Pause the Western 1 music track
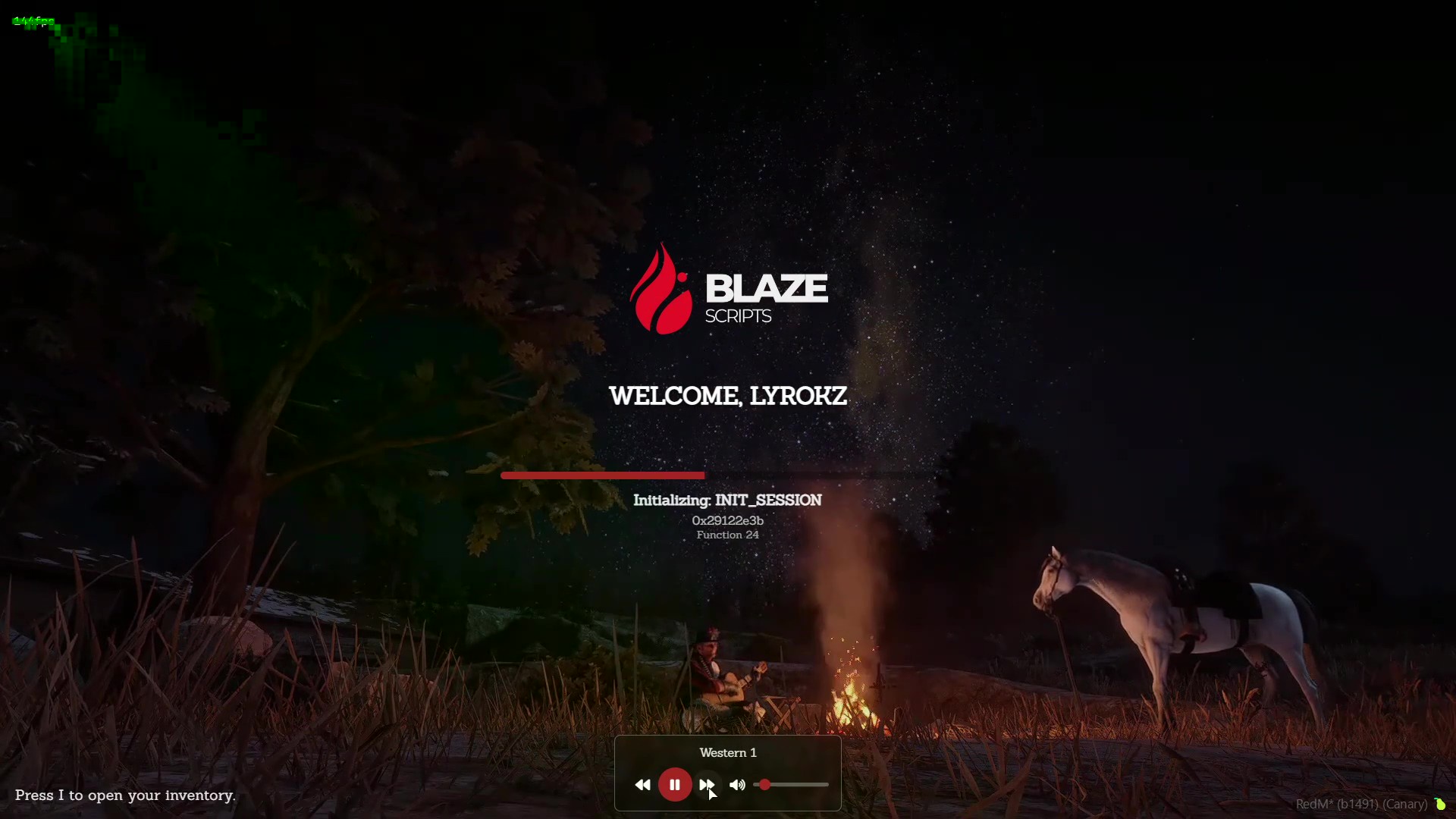Viewport: 1456px width, 819px height. click(674, 785)
